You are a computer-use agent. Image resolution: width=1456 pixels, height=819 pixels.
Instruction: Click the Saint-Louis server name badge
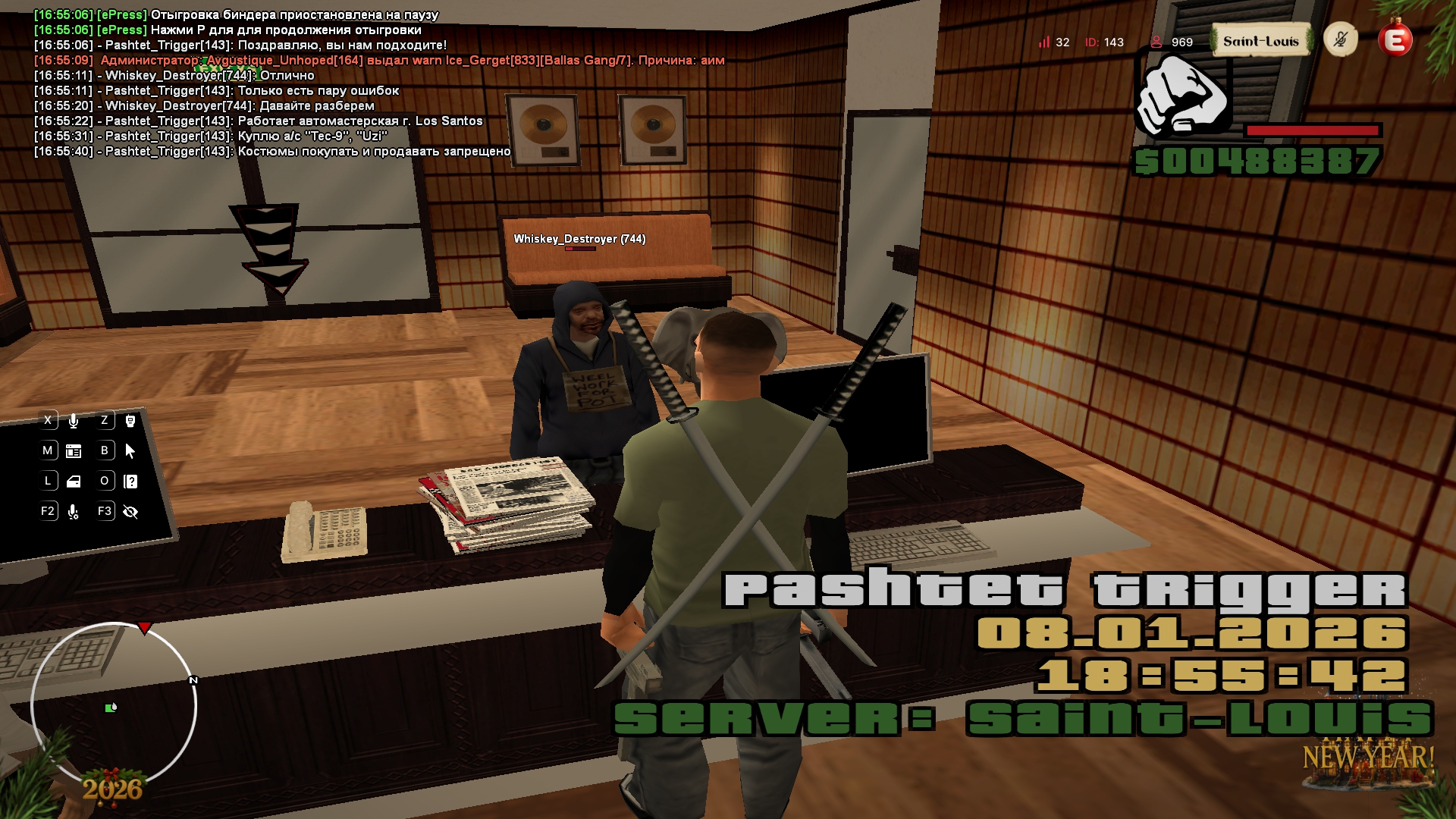pyautogui.click(x=1260, y=42)
